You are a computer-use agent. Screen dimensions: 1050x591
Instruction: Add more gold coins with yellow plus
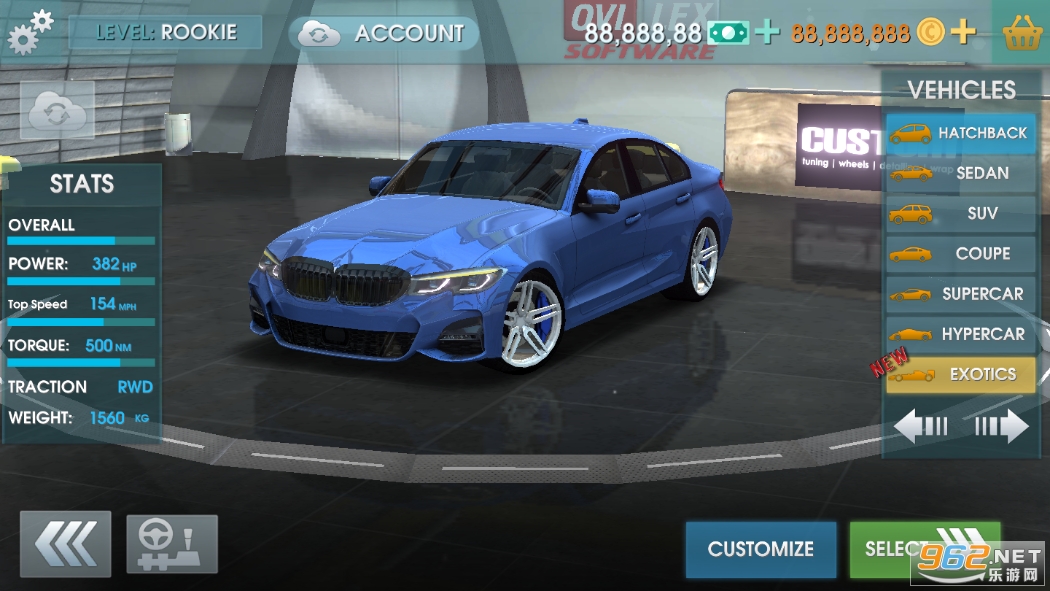[x=962, y=33]
